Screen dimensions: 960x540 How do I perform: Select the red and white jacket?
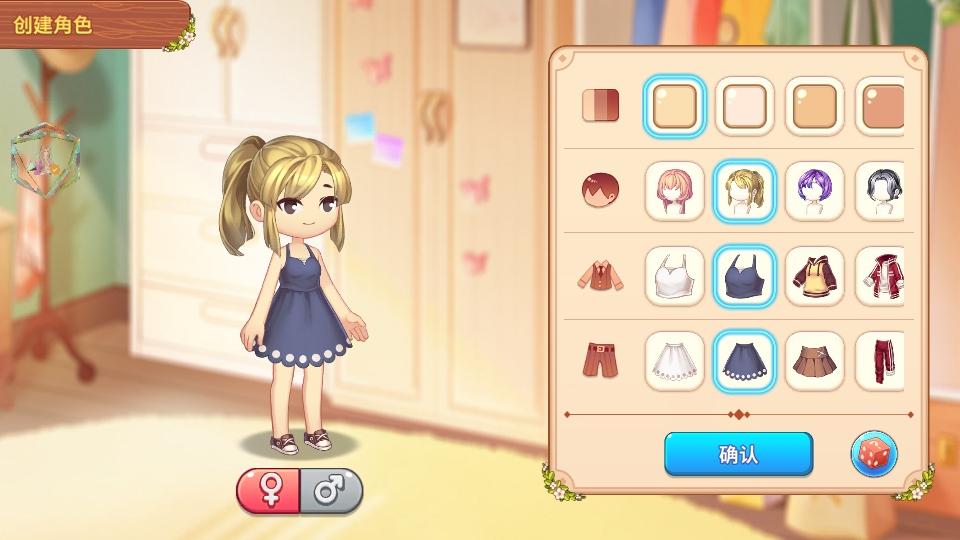click(880, 276)
